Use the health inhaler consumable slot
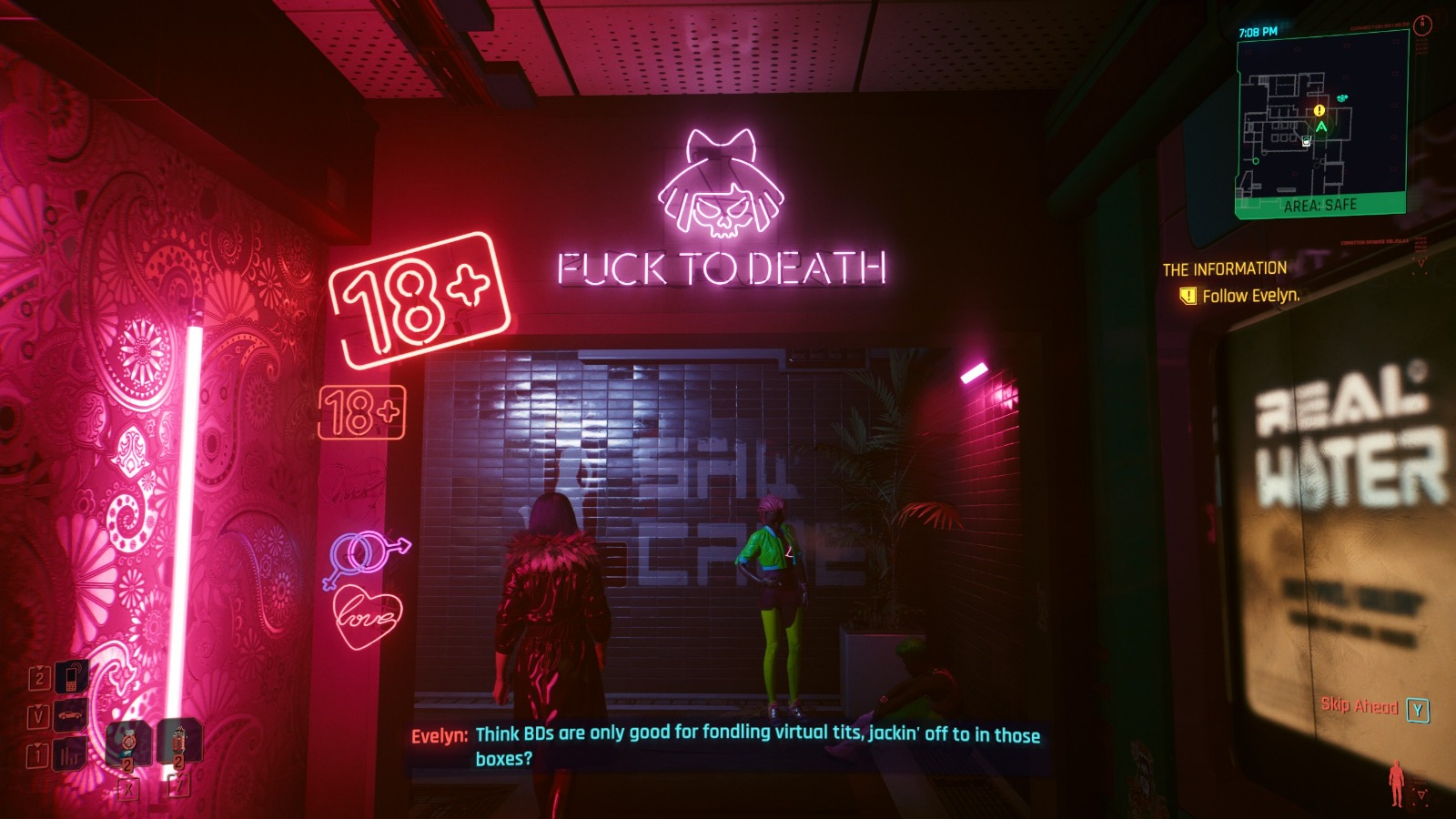Image resolution: width=1456 pixels, height=819 pixels. click(128, 743)
